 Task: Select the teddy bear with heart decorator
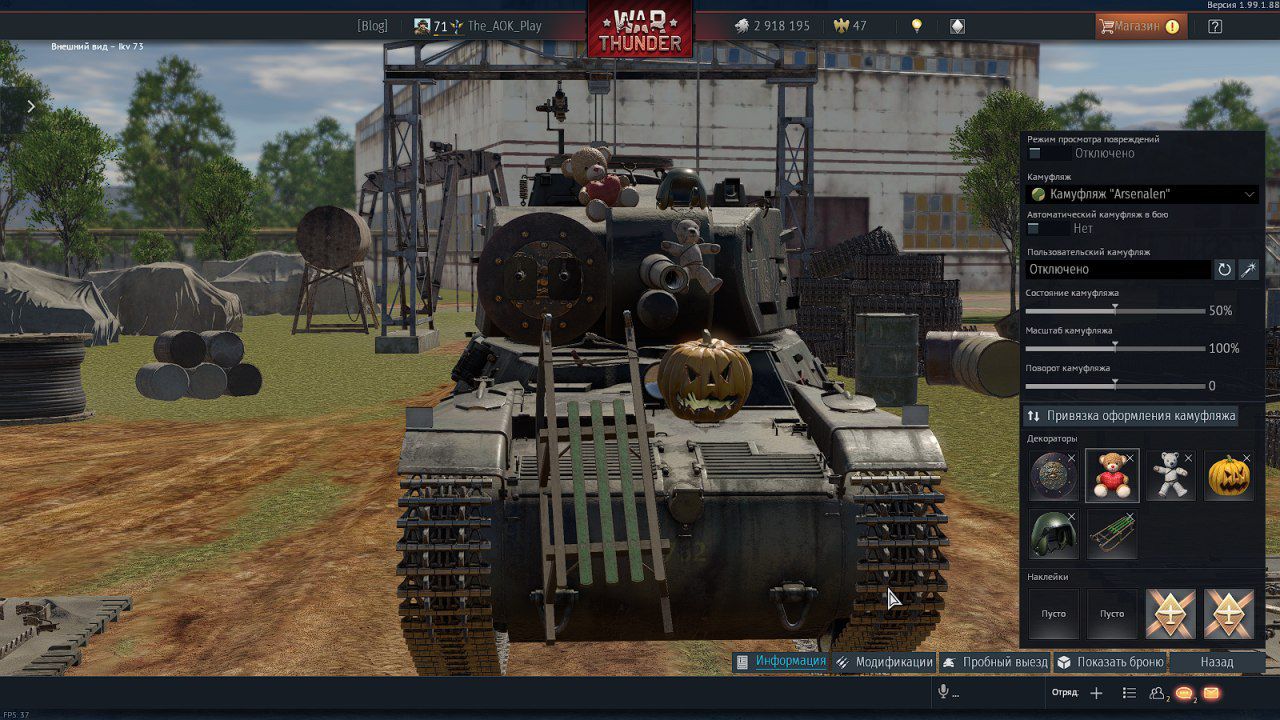[x=1111, y=475]
